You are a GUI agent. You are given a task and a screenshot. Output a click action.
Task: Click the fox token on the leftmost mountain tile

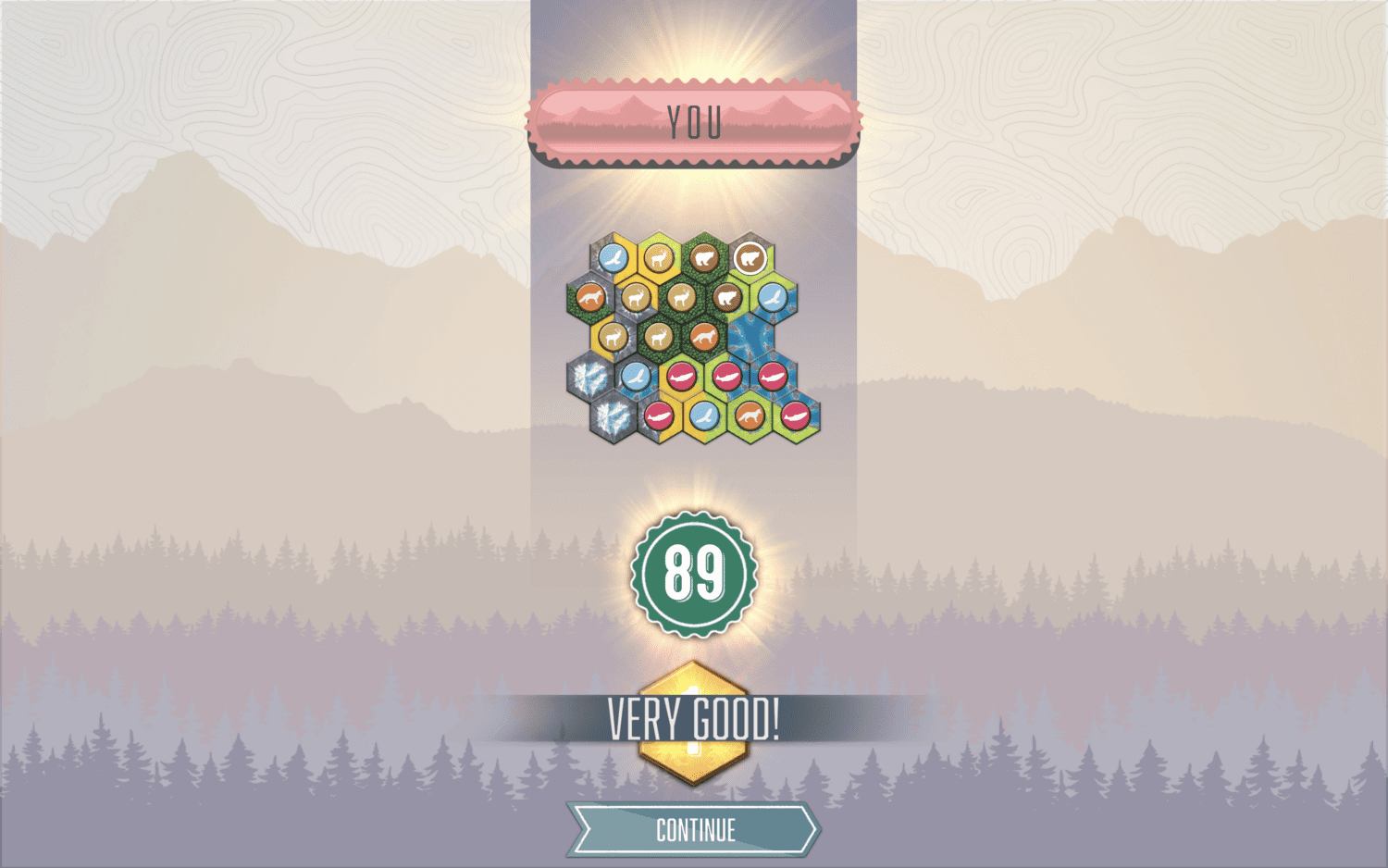tap(591, 296)
